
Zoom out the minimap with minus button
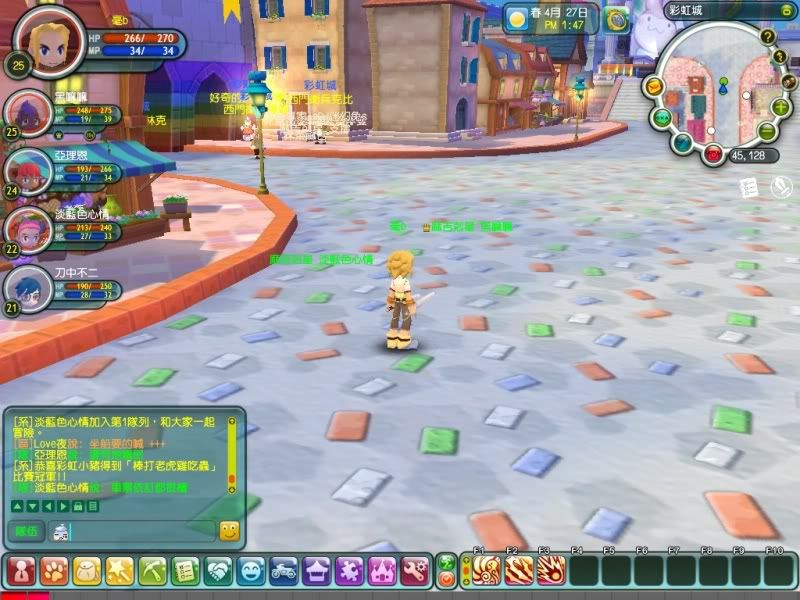(x=766, y=132)
